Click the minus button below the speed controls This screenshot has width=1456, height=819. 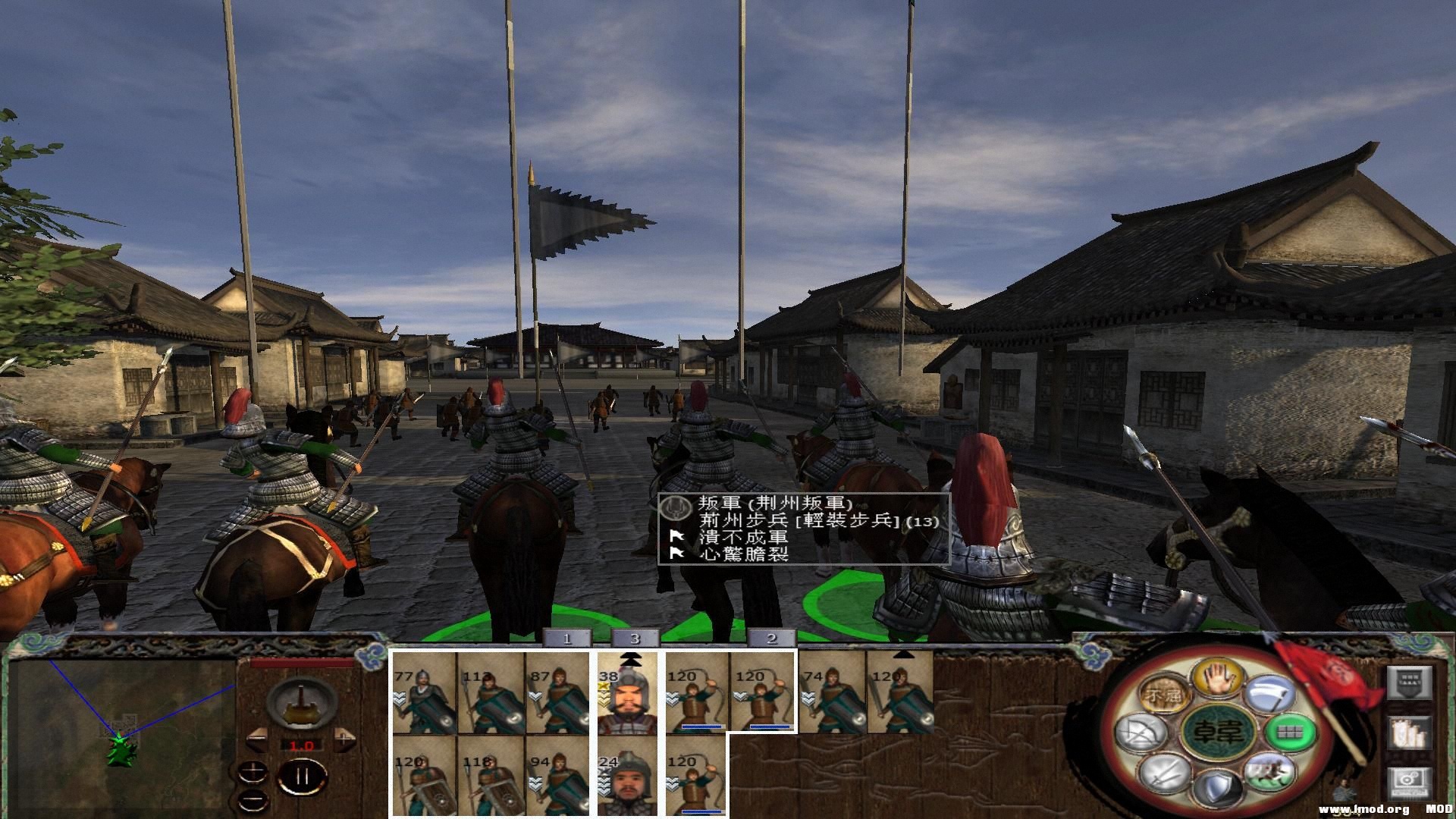click(253, 799)
